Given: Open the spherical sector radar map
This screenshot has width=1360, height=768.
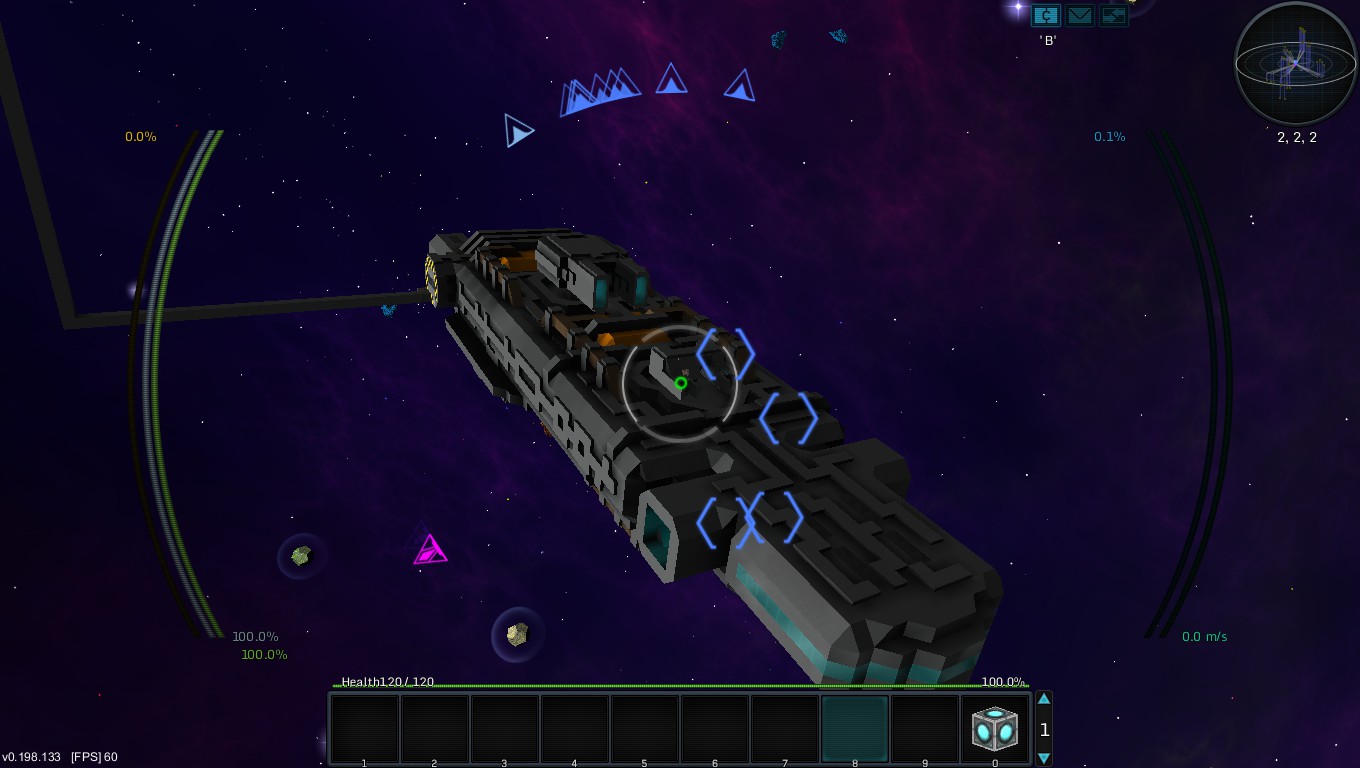Looking at the screenshot, I should (x=1296, y=64).
